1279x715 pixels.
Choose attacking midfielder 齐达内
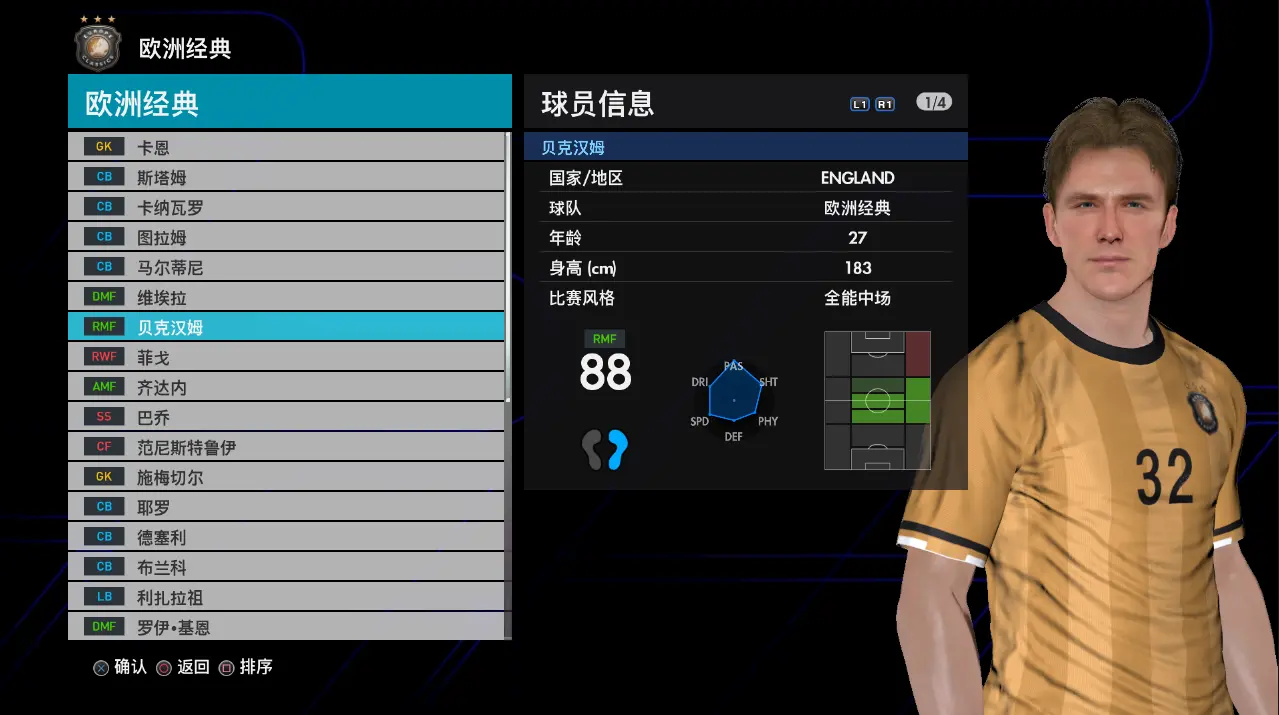coord(286,387)
